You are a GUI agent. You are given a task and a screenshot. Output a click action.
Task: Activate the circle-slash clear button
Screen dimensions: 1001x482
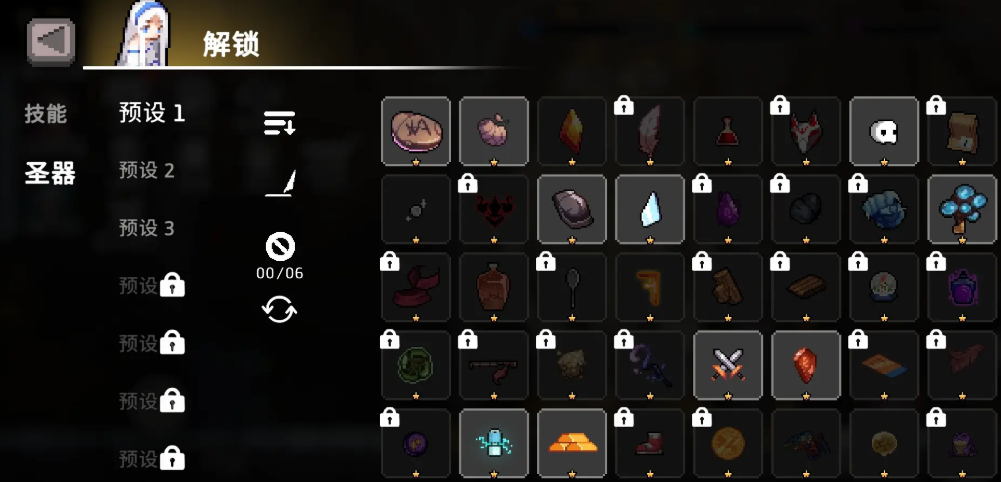(279, 245)
